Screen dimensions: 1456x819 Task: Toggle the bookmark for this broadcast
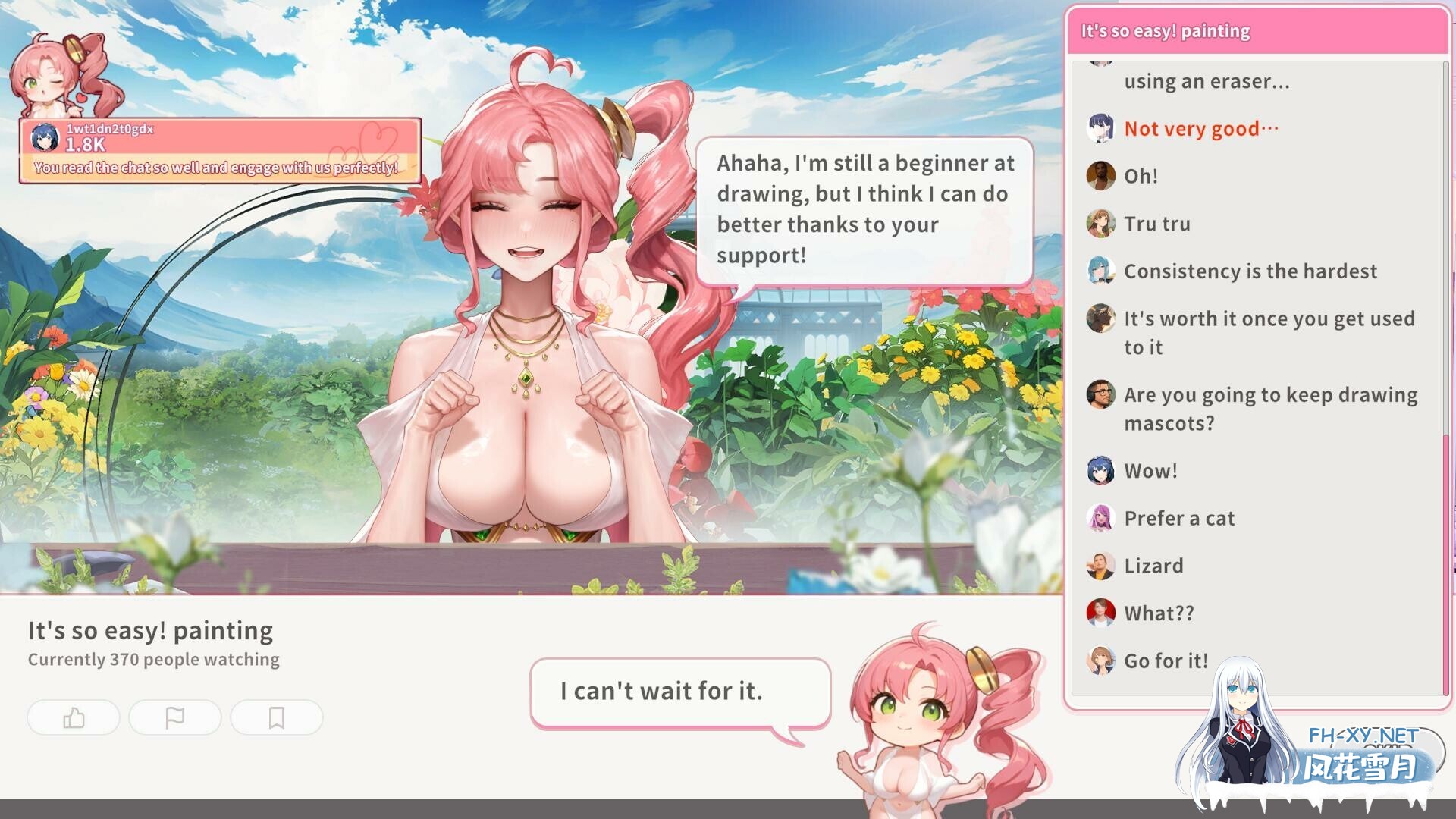point(277,717)
